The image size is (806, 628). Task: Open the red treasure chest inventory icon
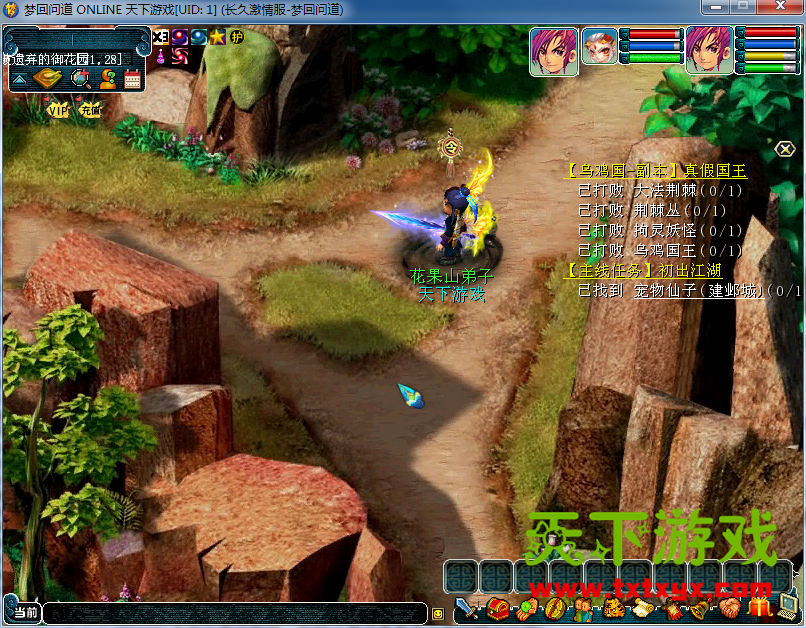[x=497, y=608]
